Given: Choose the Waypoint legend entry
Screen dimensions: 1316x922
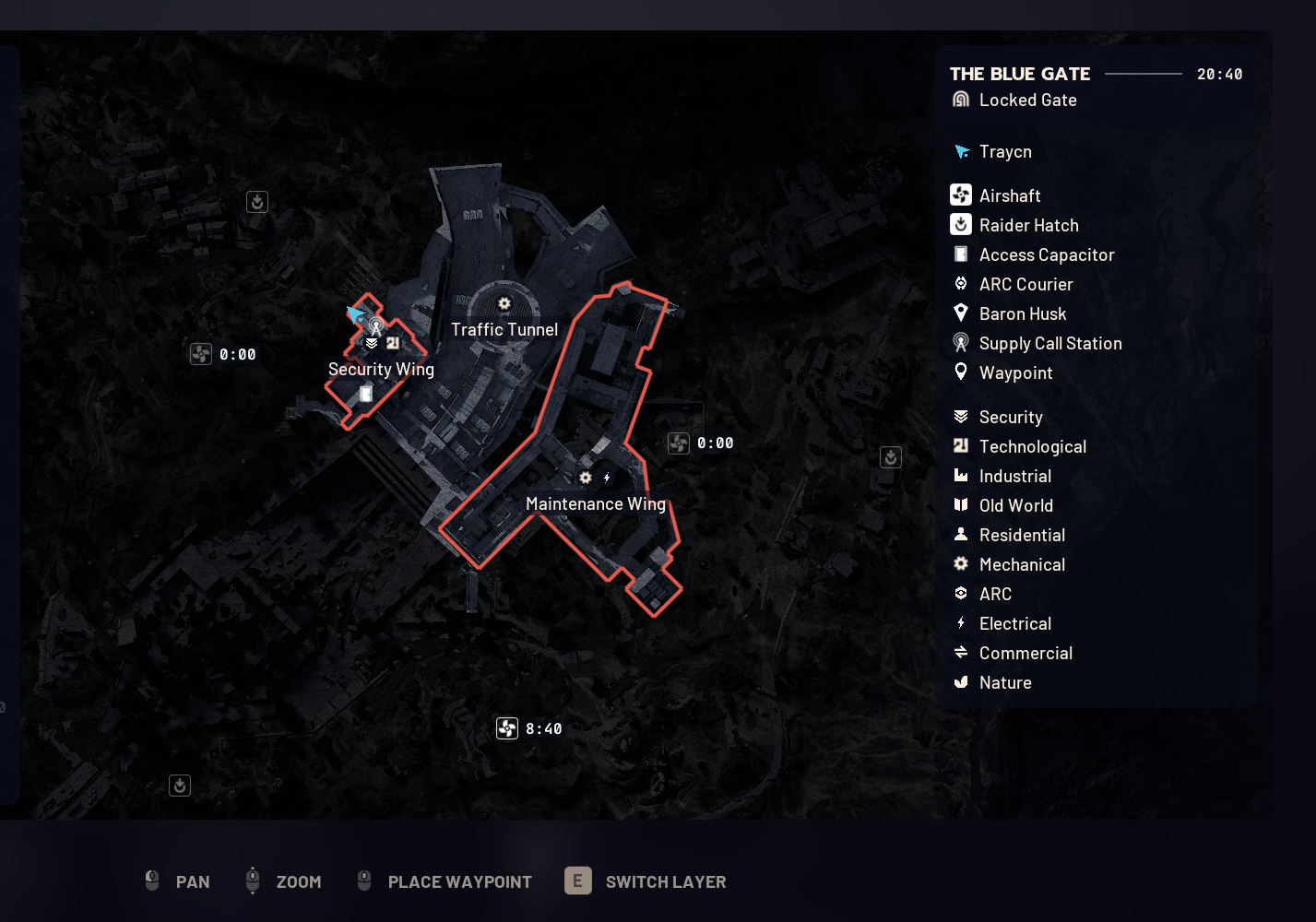Looking at the screenshot, I should [x=1015, y=372].
